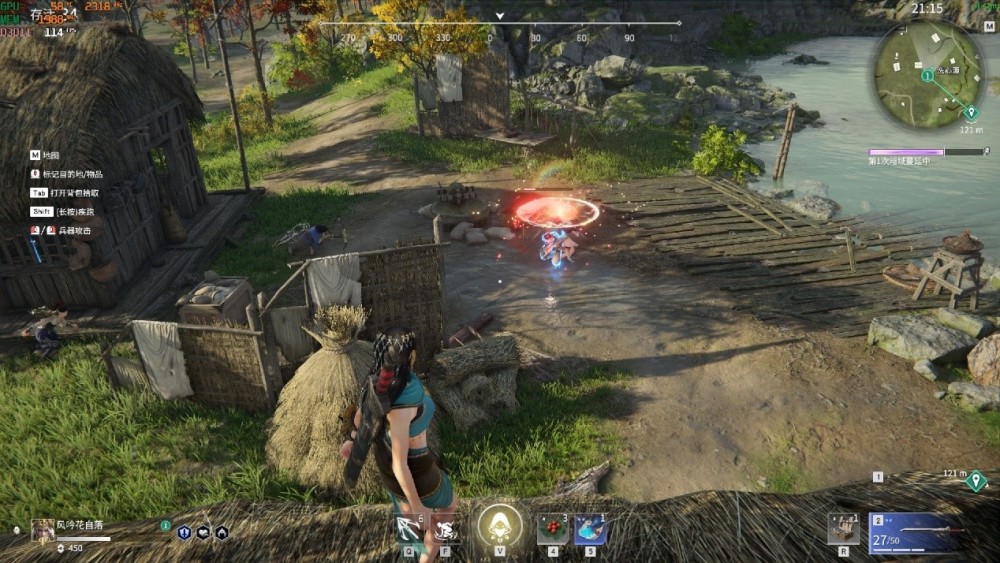Screen dimensions: 1000x563
Task: Activate the grappling hook skill icon
Action: coord(410,528)
